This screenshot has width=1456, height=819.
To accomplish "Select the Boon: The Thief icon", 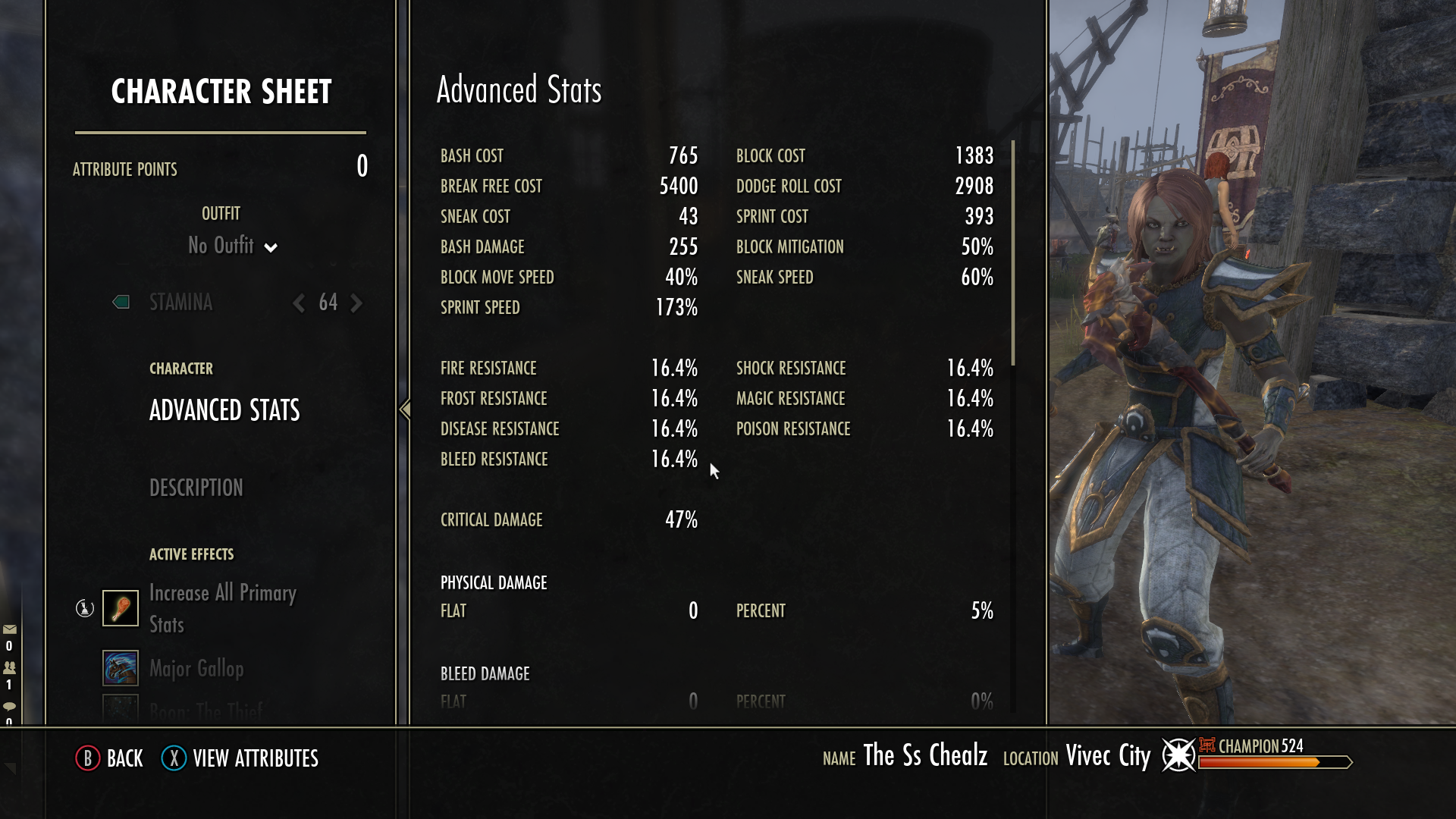I will tap(121, 711).
